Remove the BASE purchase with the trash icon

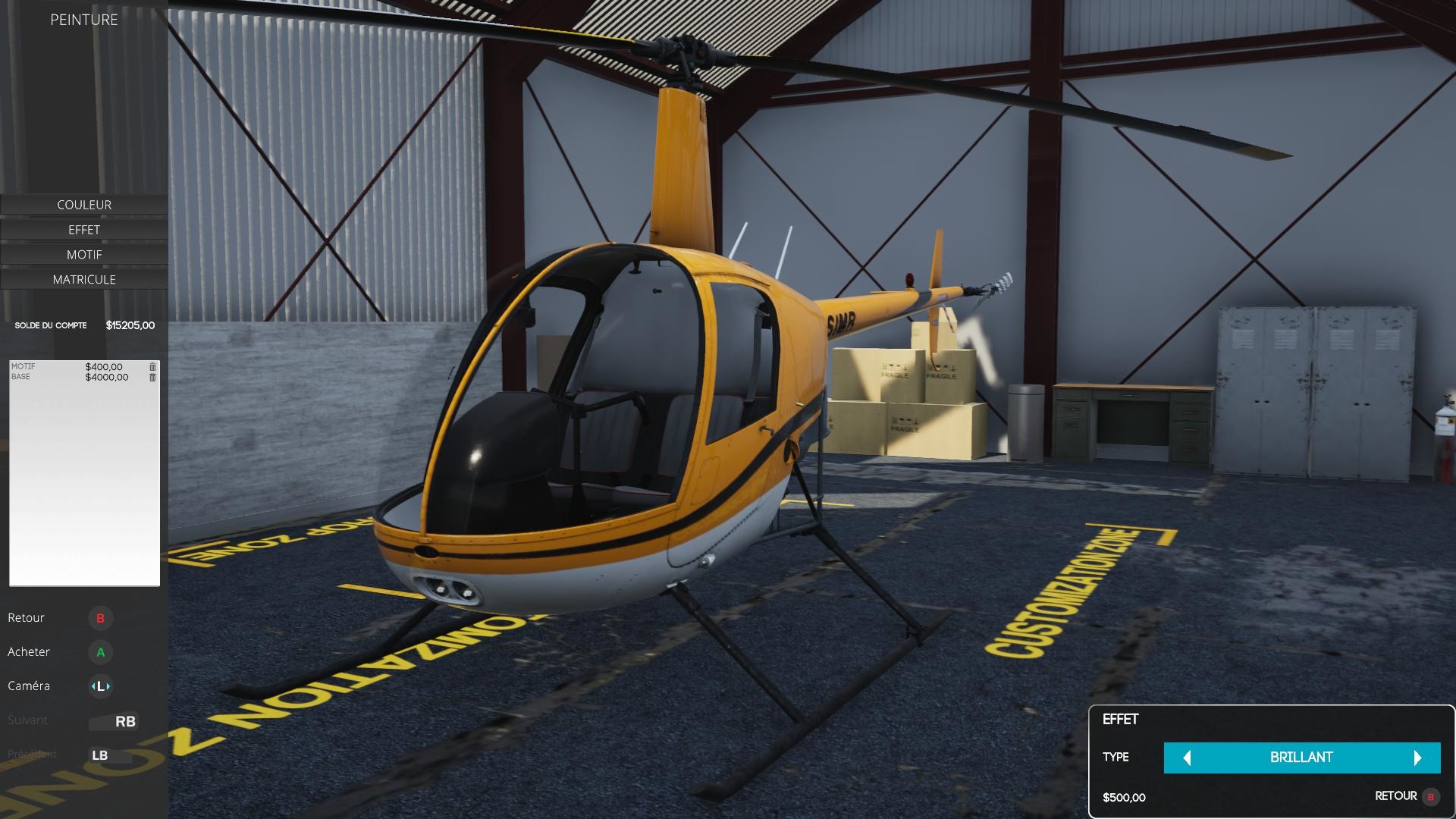(x=152, y=376)
